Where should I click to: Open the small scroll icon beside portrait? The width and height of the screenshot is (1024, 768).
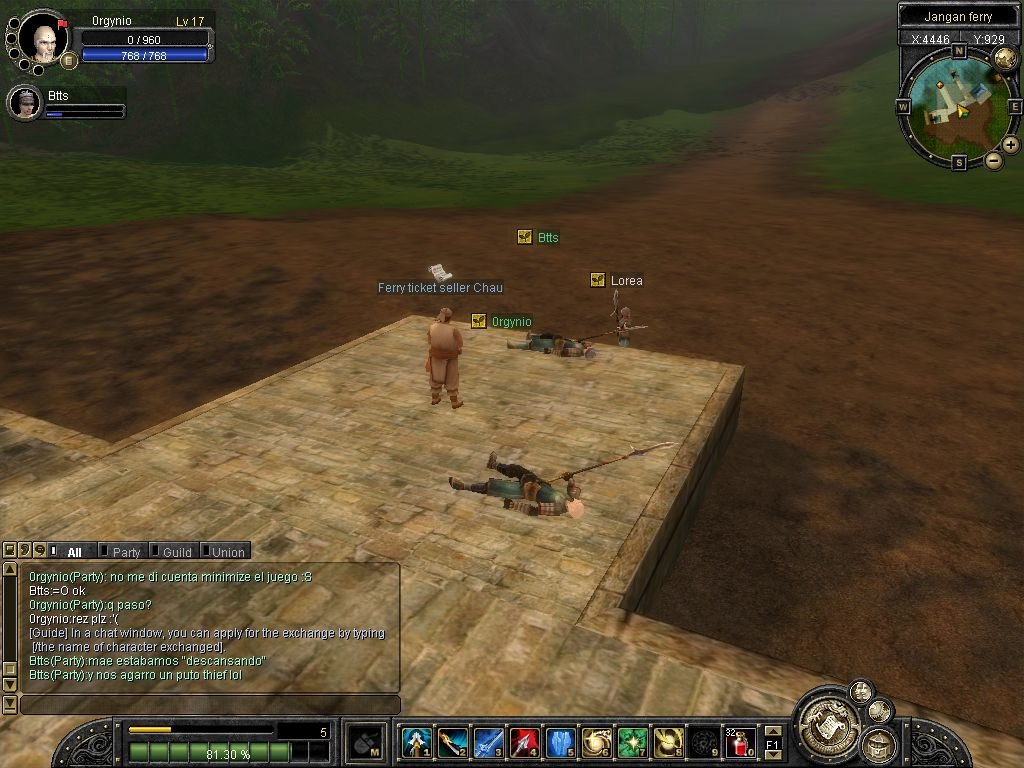69,60
